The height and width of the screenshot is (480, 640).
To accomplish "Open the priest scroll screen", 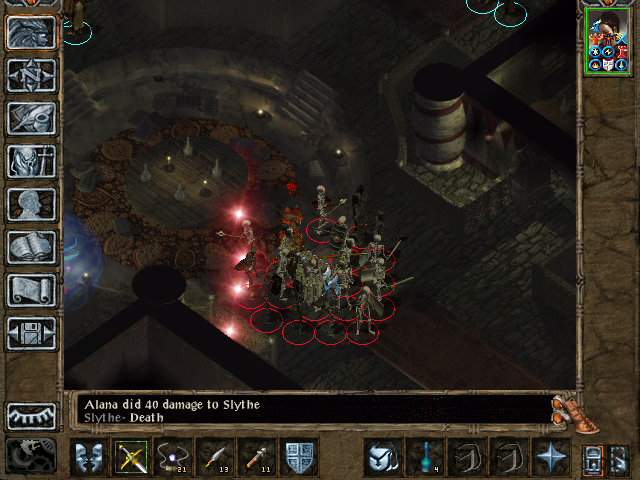I will (x=31, y=290).
